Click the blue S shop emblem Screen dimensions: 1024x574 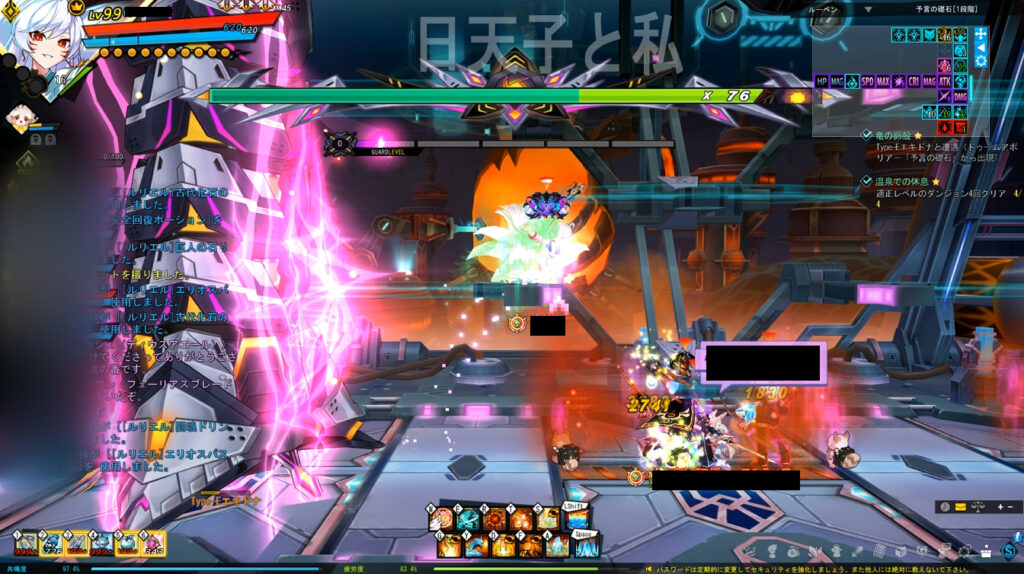(1008, 550)
